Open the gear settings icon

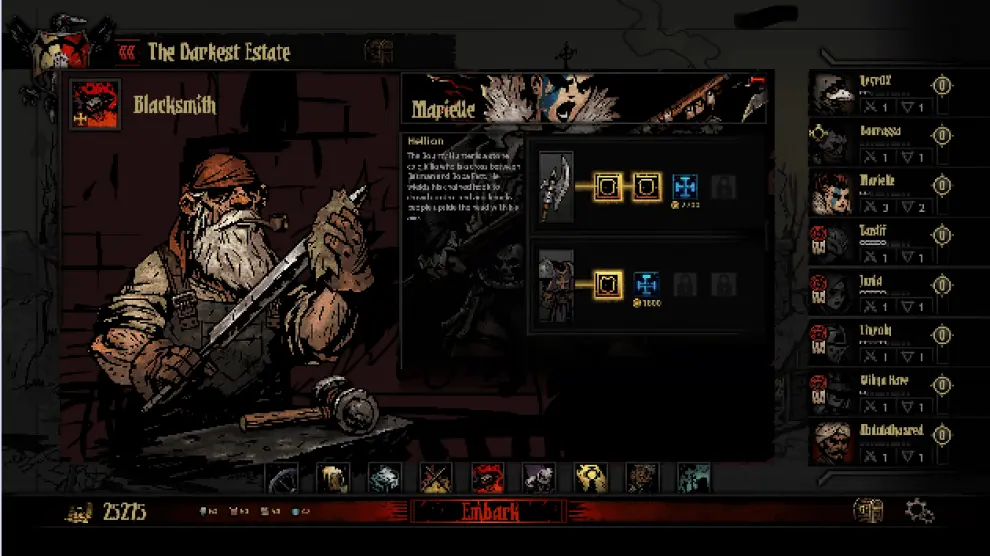click(919, 511)
